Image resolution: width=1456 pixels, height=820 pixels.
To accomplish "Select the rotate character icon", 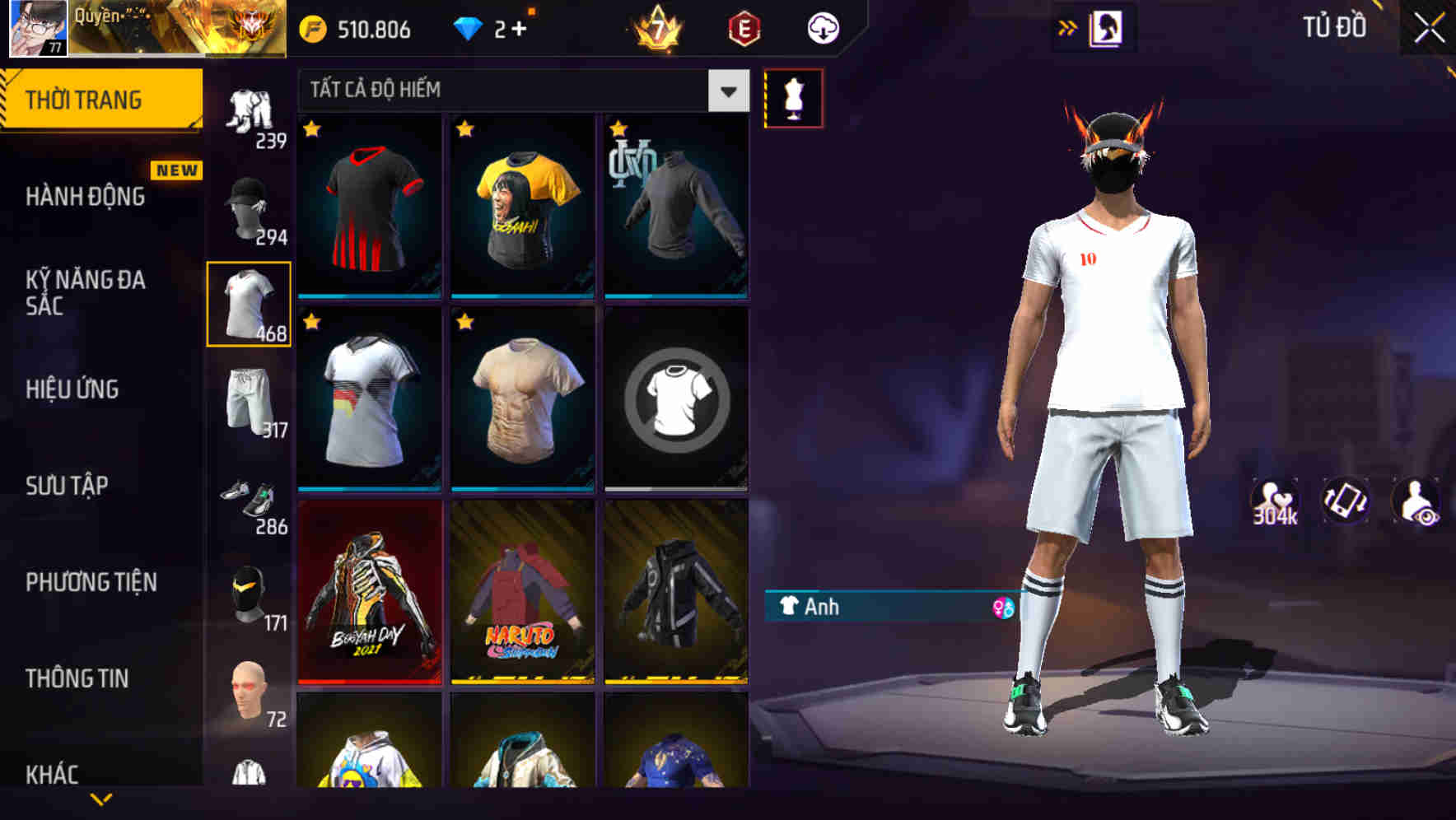I will tap(1346, 502).
